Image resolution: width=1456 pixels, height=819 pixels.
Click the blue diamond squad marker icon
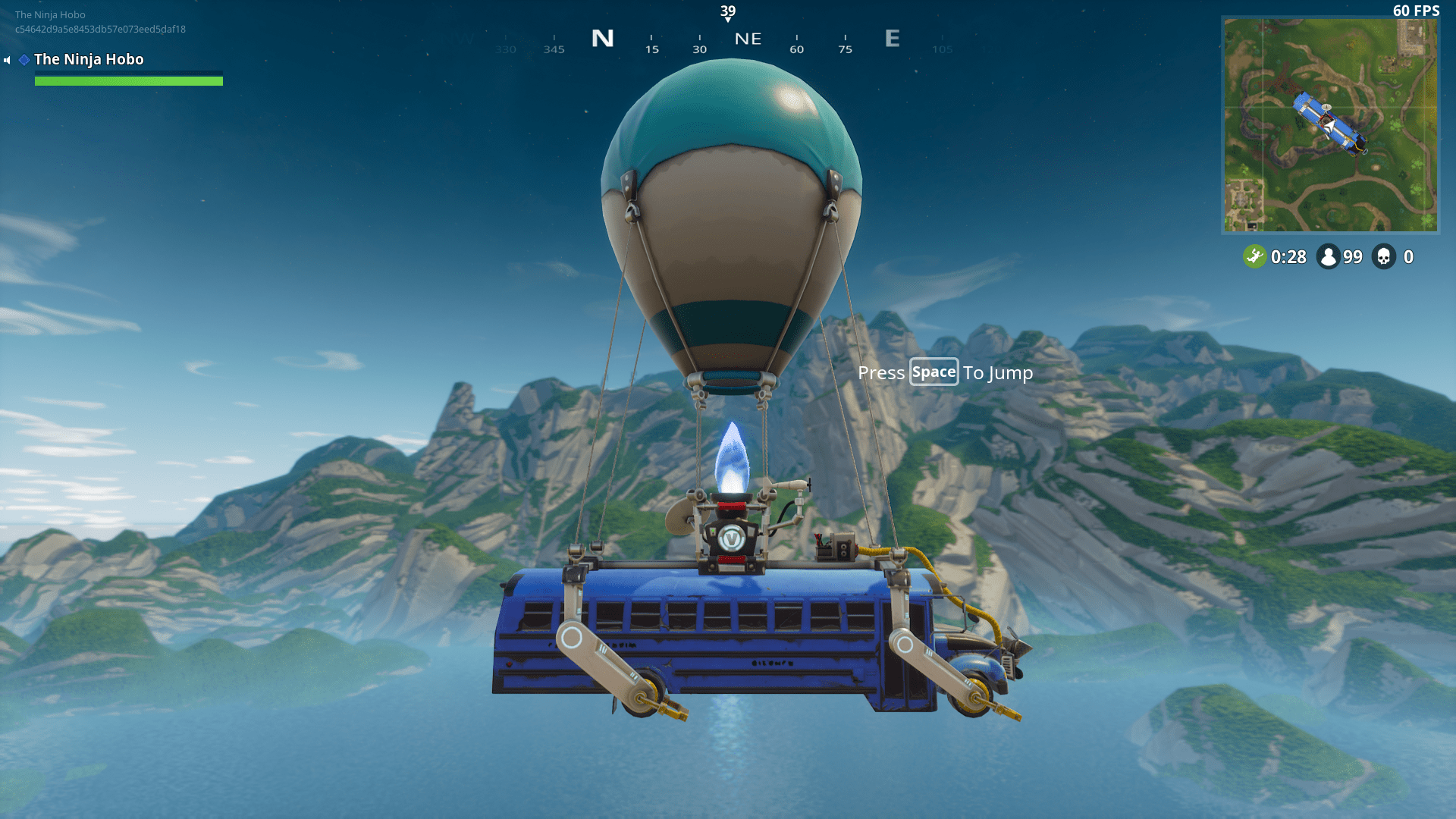click(24, 58)
